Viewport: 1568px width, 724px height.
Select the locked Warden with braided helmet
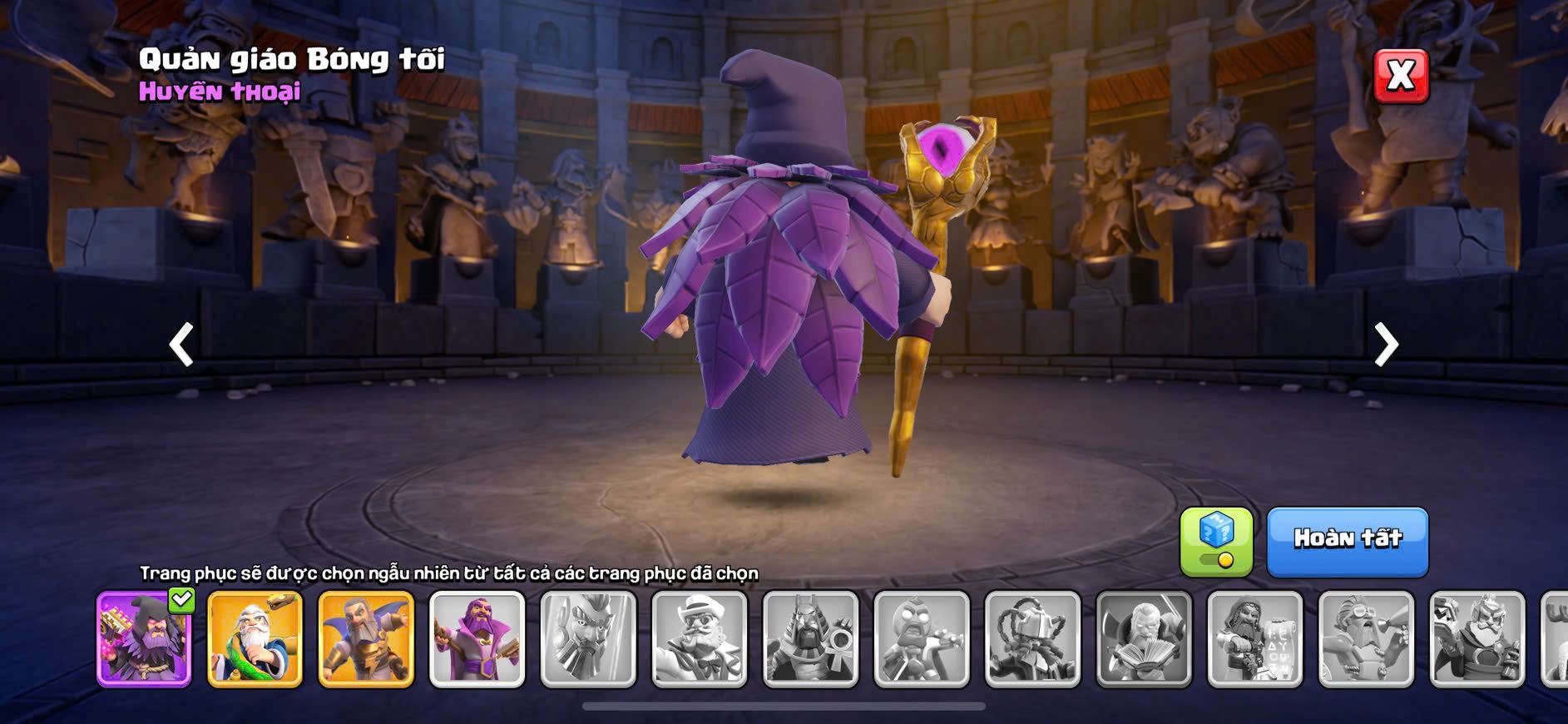coord(1033,639)
